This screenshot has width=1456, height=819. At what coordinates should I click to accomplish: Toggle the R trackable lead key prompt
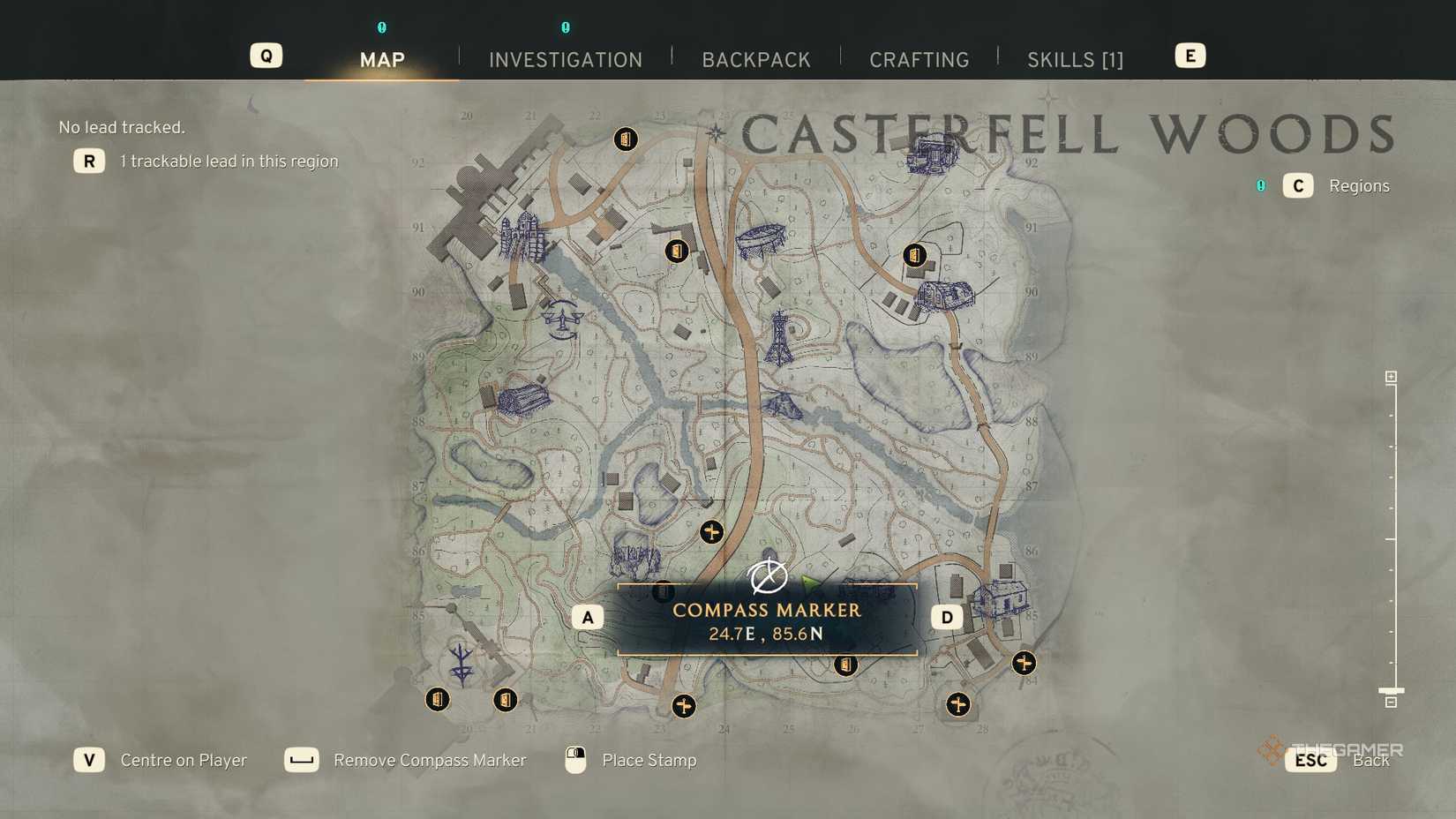point(88,161)
